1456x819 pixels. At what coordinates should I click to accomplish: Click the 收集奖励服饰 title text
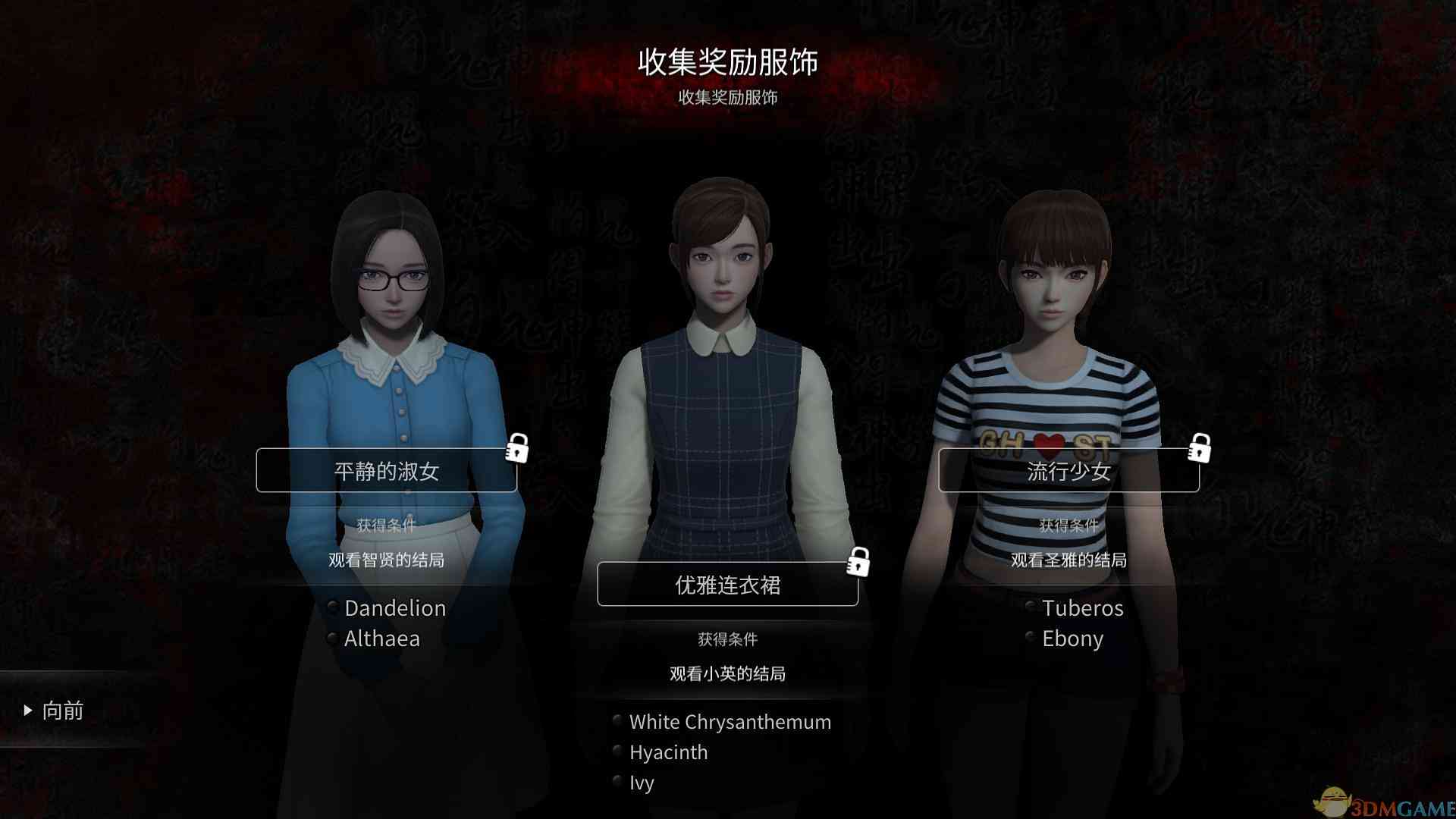point(728,64)
